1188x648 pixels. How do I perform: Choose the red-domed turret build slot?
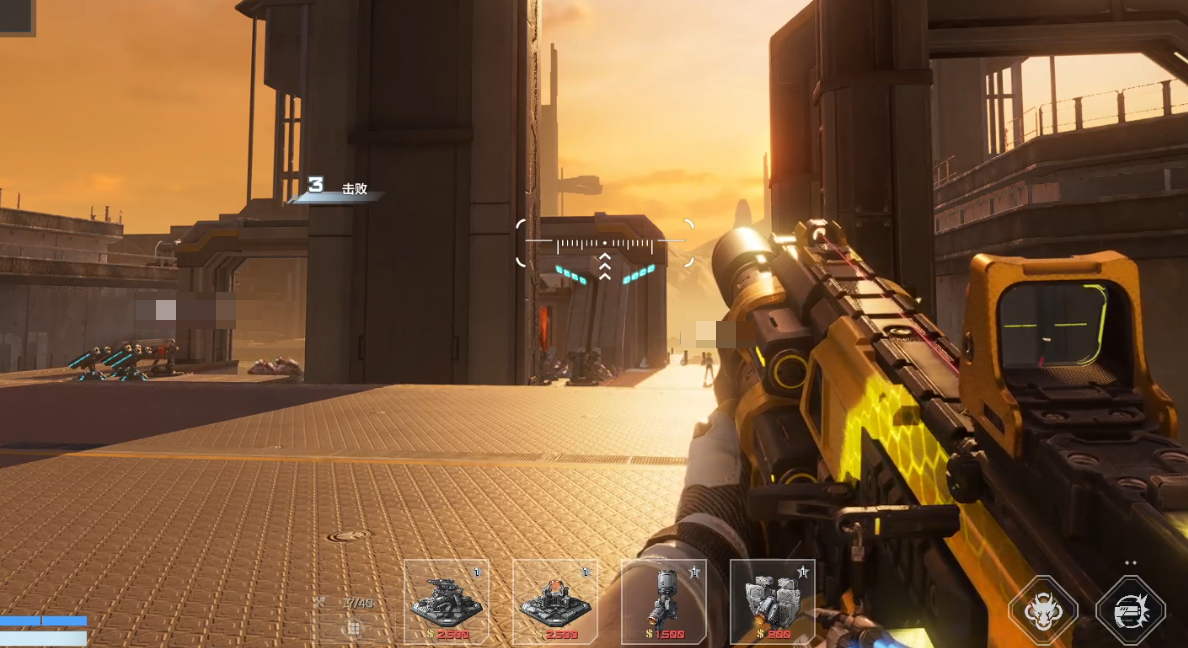click(x=555, y=601)
